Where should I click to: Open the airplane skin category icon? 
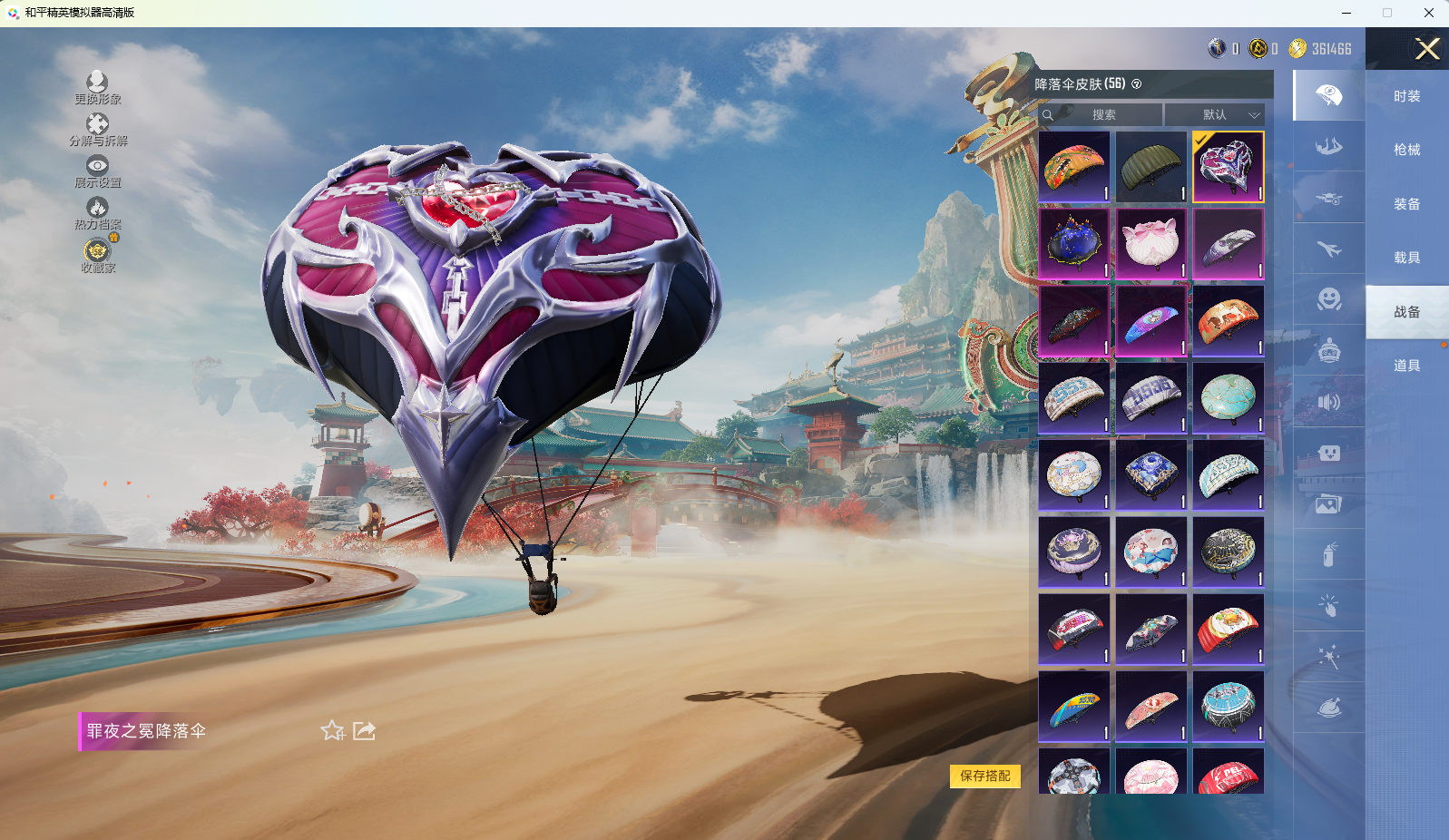coord(1329,249)
